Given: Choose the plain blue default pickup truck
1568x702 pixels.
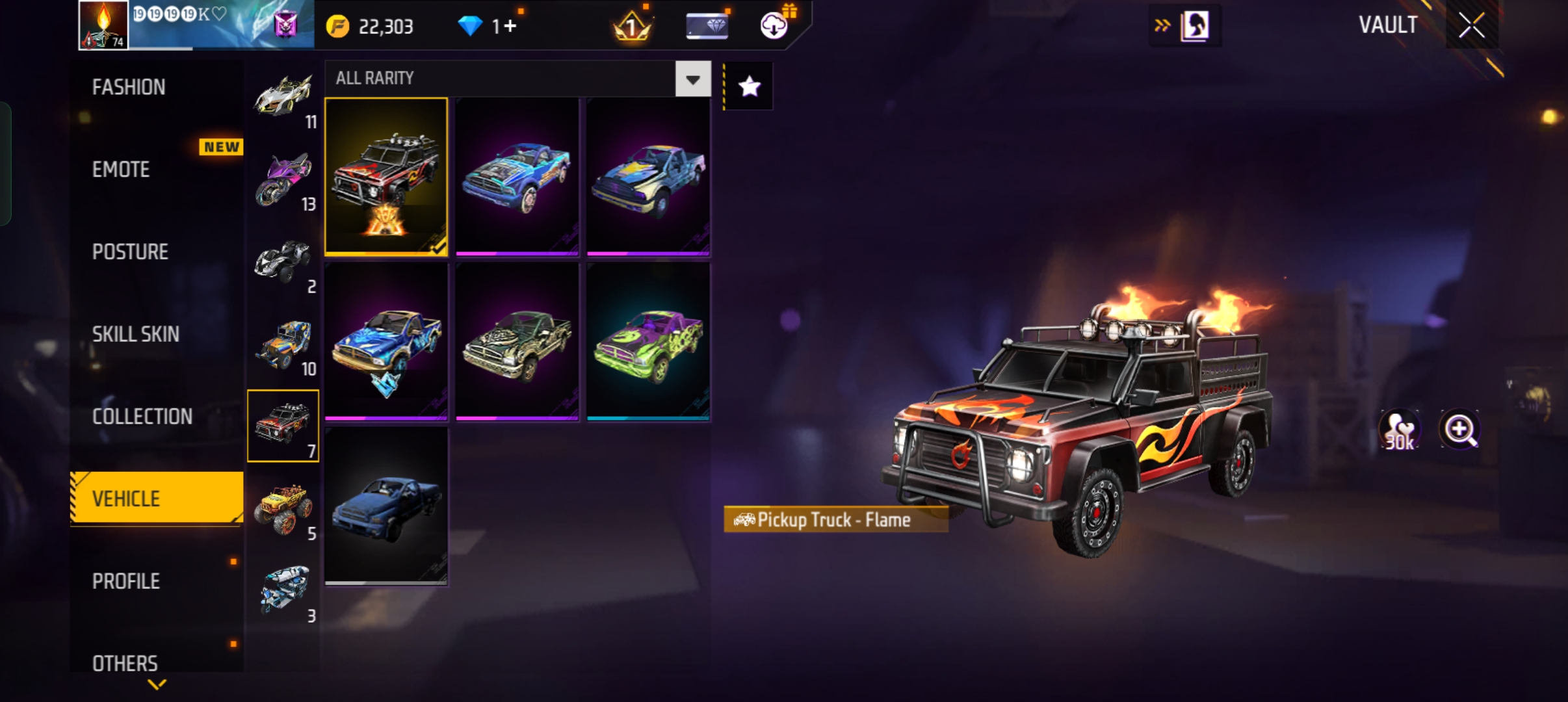Looking at the screenshot, I should click(386, 506).
